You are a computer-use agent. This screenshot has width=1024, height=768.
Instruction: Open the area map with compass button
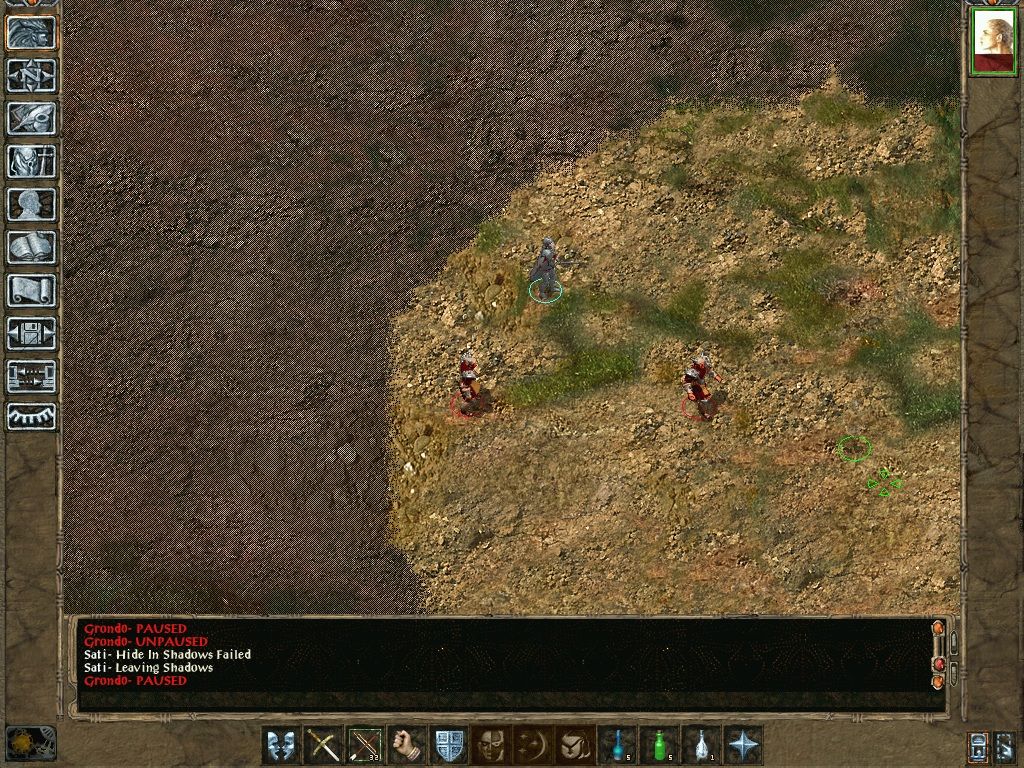pos(31,75)
